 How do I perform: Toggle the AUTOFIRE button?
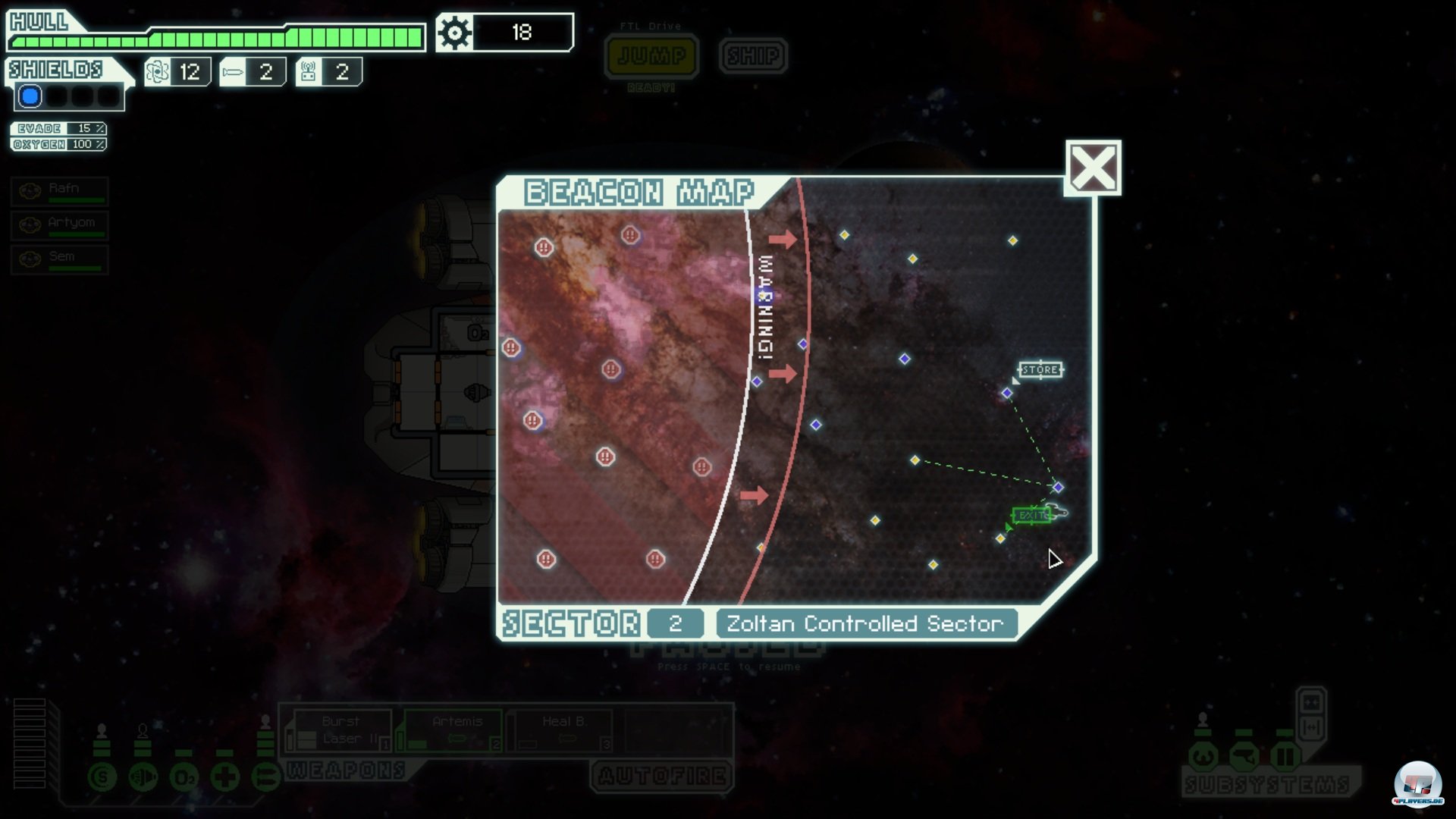[661, 776]
